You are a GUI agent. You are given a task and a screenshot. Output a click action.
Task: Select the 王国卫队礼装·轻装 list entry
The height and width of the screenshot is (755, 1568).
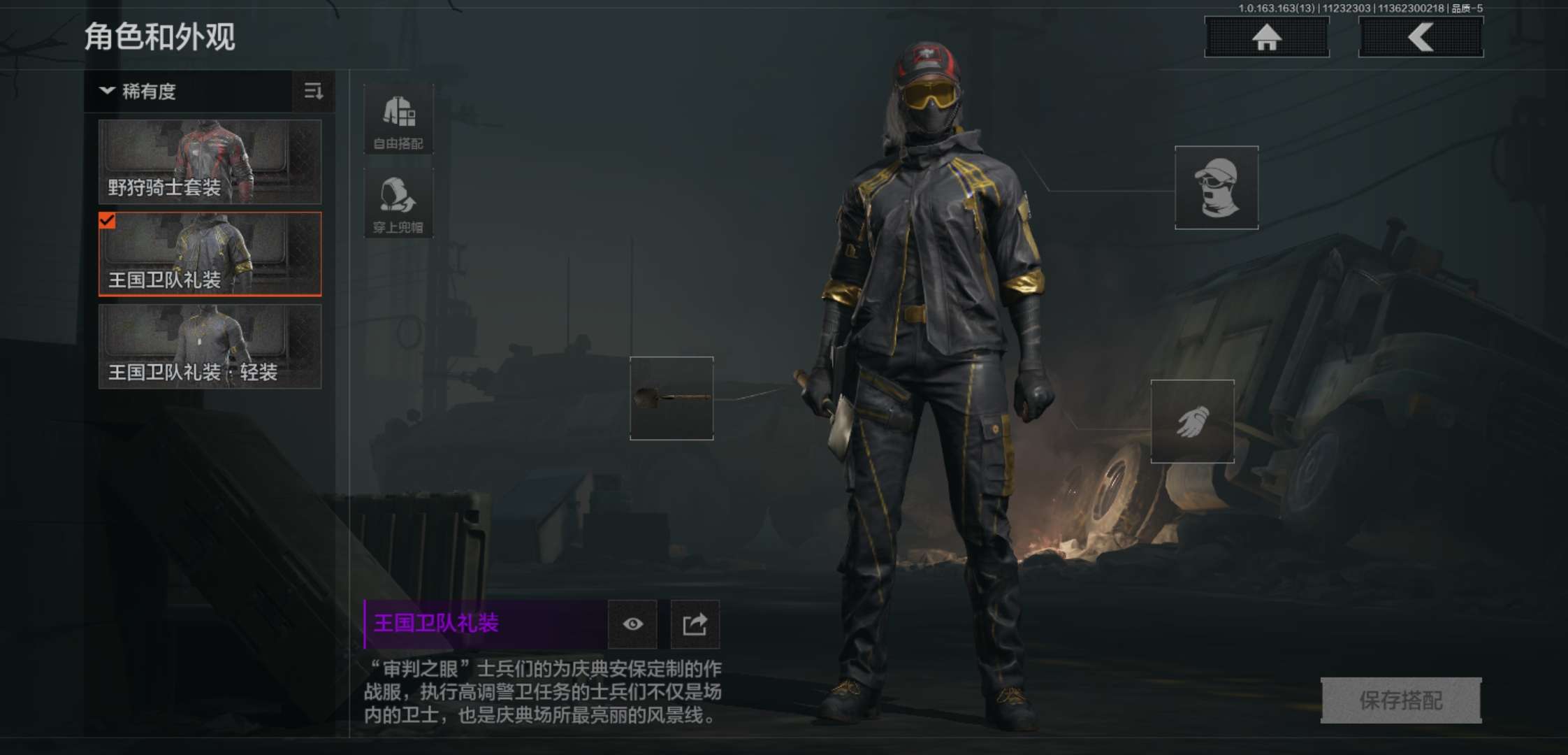coord(209,347)
